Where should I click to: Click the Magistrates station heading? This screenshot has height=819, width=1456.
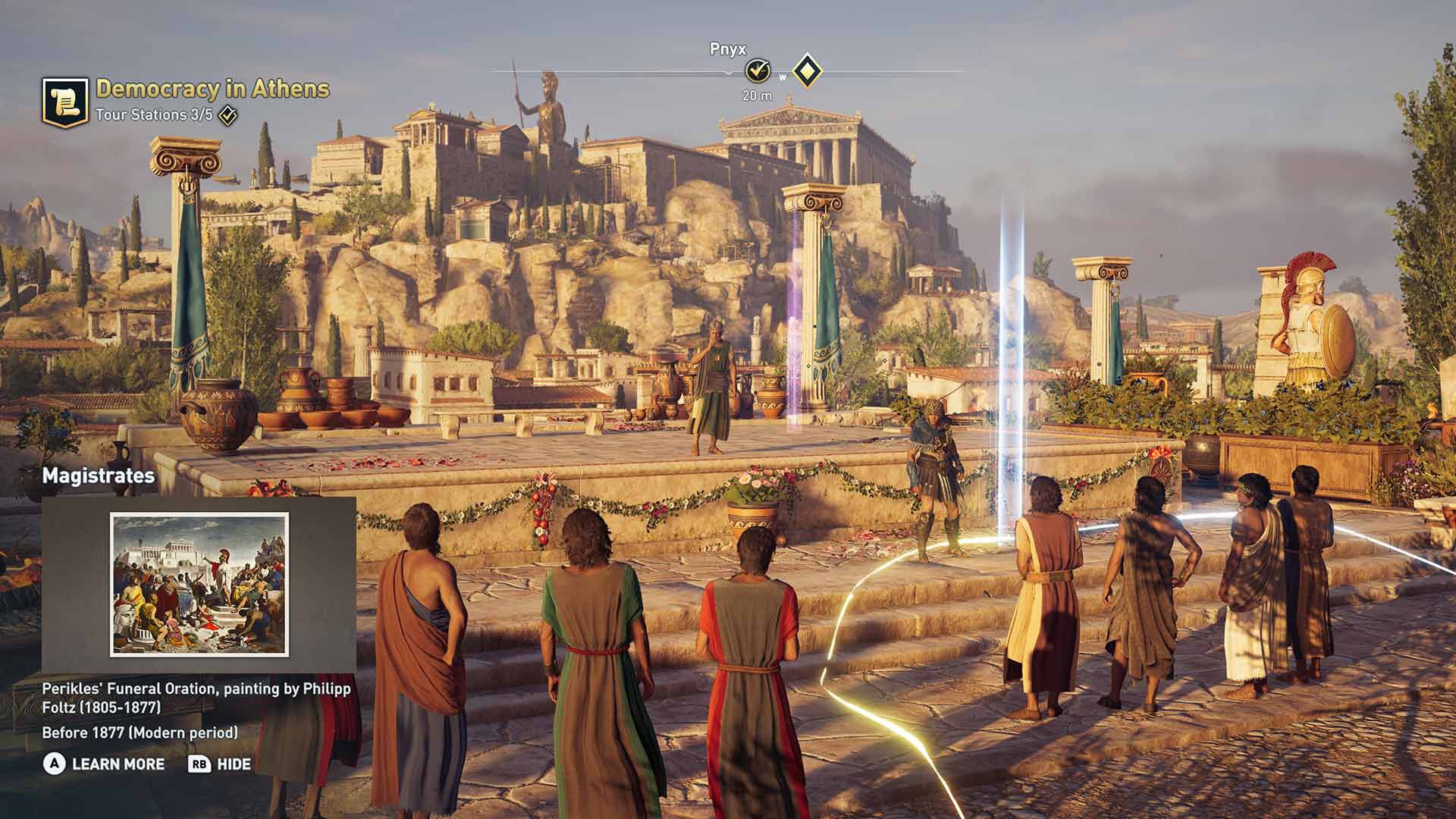[x=99, y=477]
